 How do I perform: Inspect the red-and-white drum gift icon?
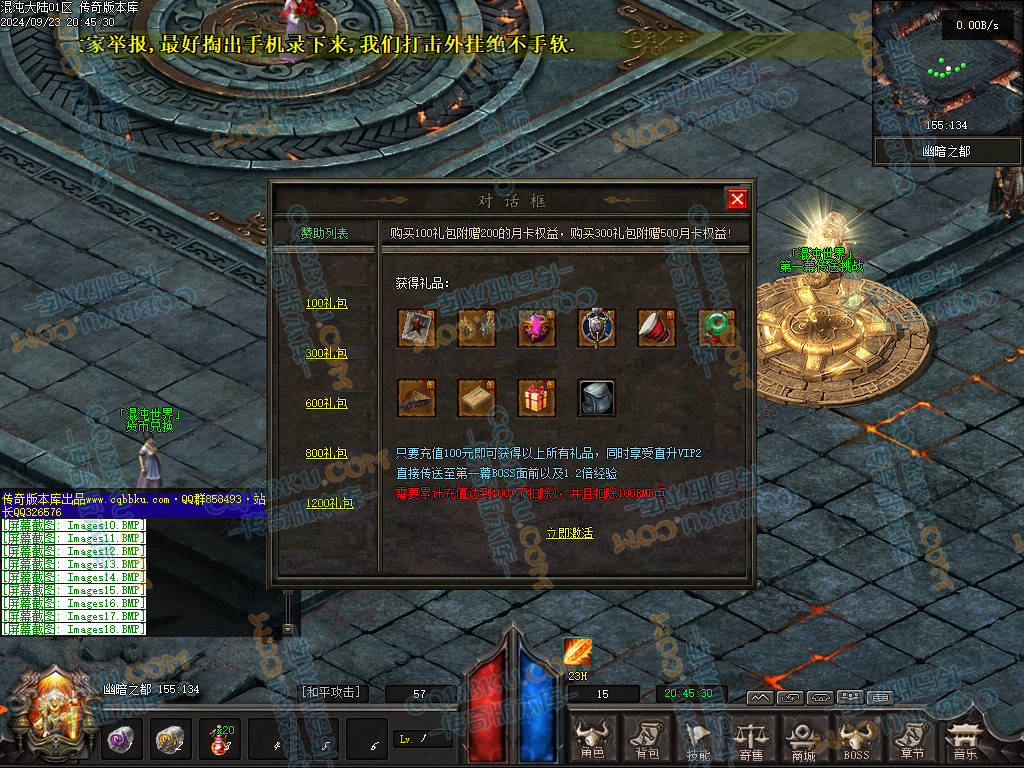657,327
